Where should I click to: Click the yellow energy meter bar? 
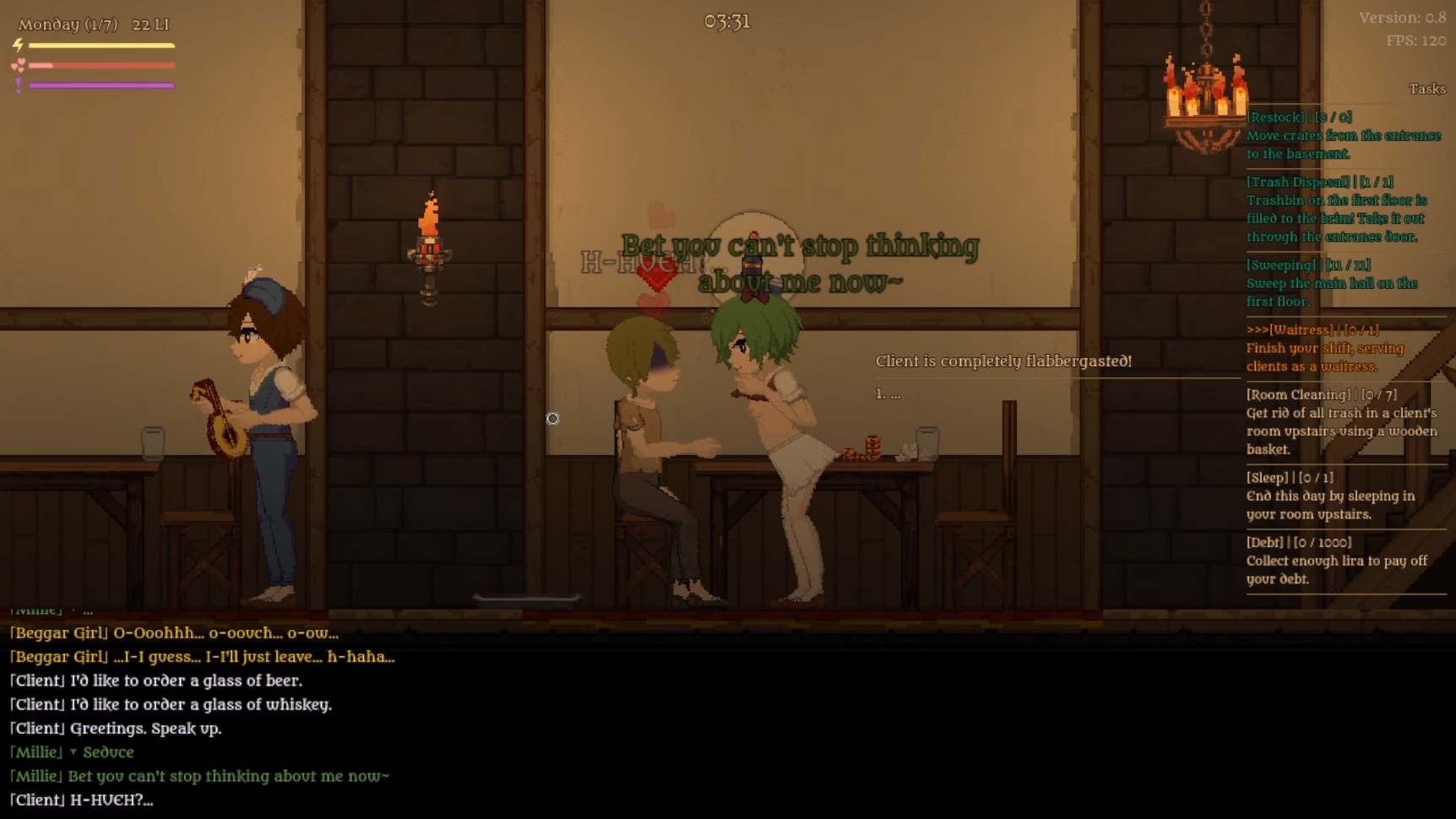101,46
